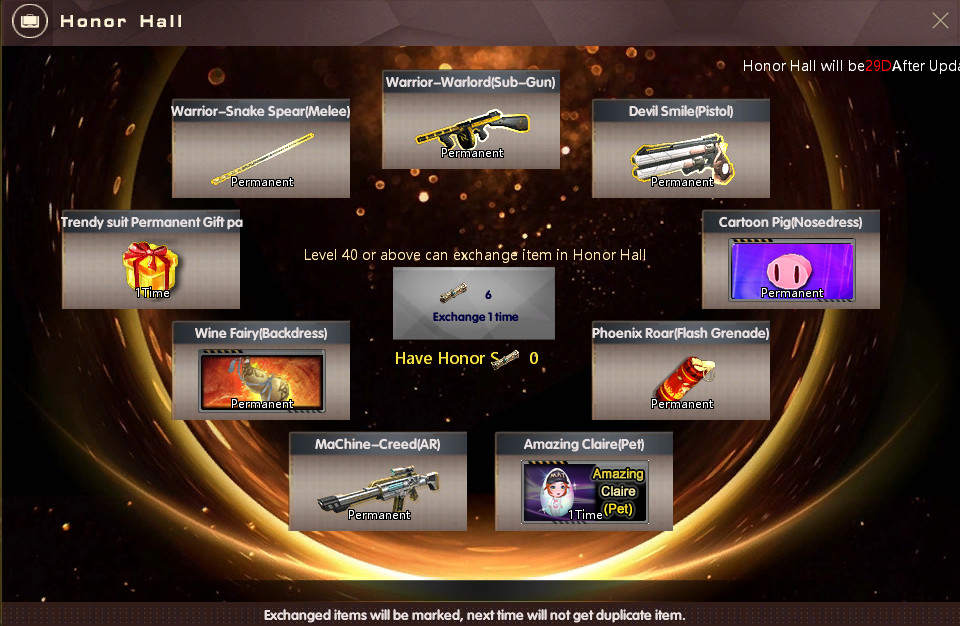Pick the MaChine-Creed AR reward
This screenshot has height=626, width=960.
point(378,489)
